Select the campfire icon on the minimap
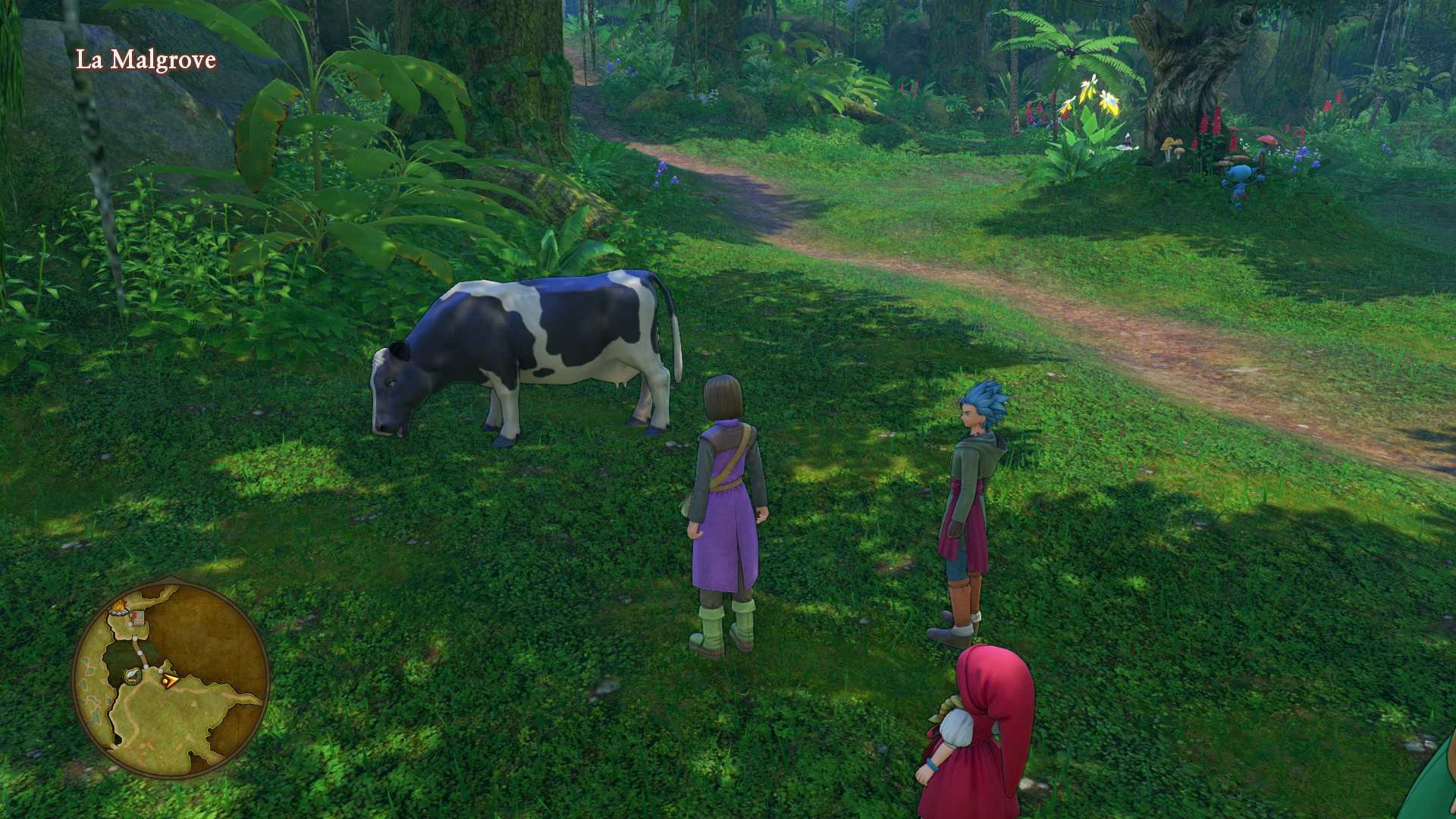Viewport: 1456px width, 819px height. (118, 607)
